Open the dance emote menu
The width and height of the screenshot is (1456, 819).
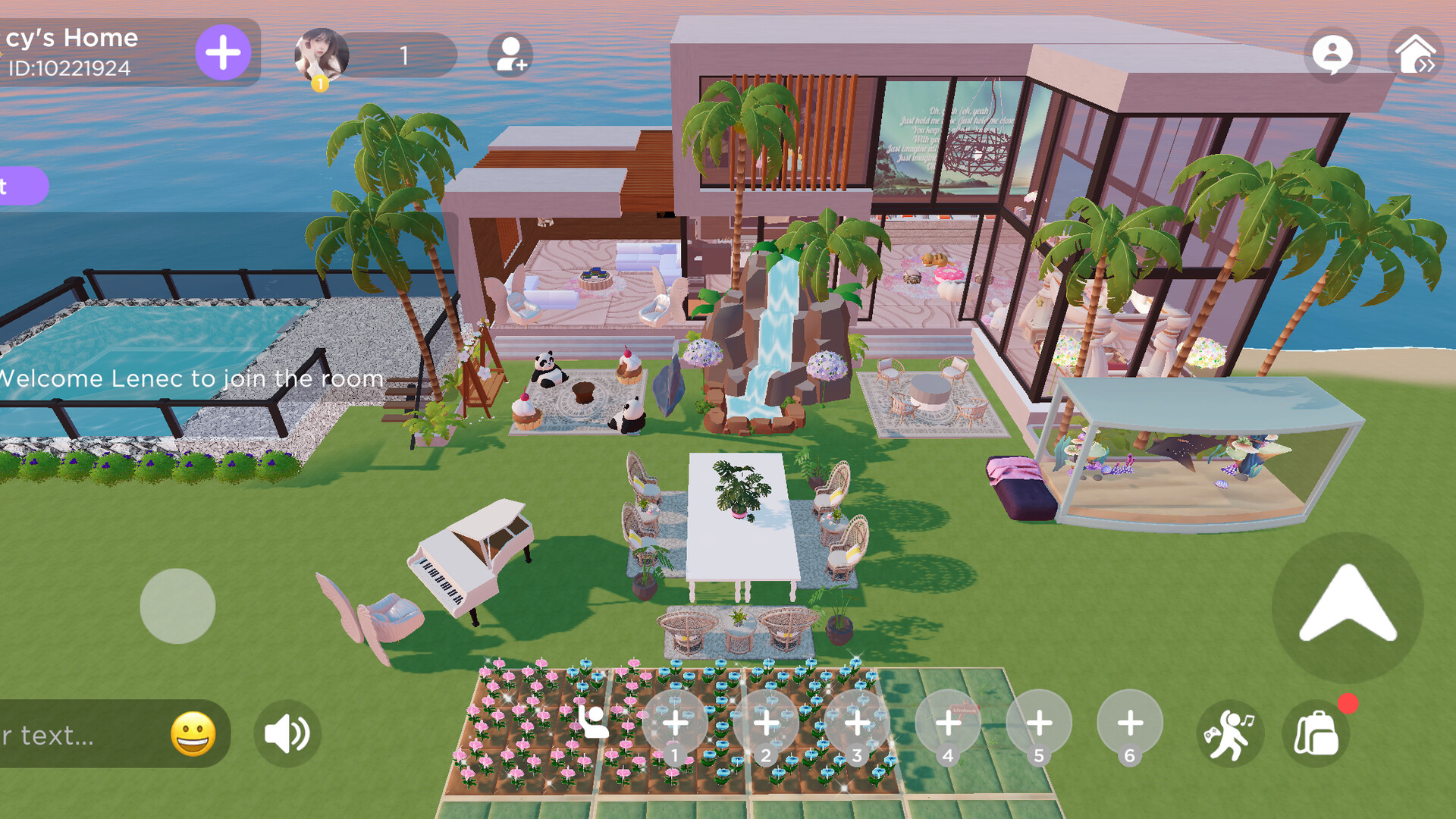(1230, 733)
